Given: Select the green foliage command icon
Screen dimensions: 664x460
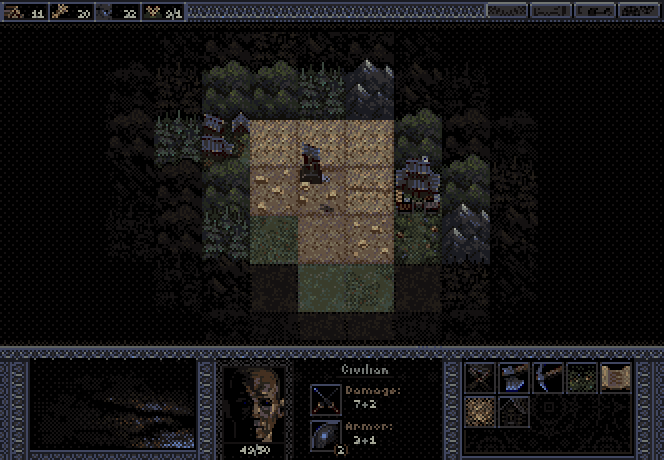Looking at the screenshot, I should point(580,377).
